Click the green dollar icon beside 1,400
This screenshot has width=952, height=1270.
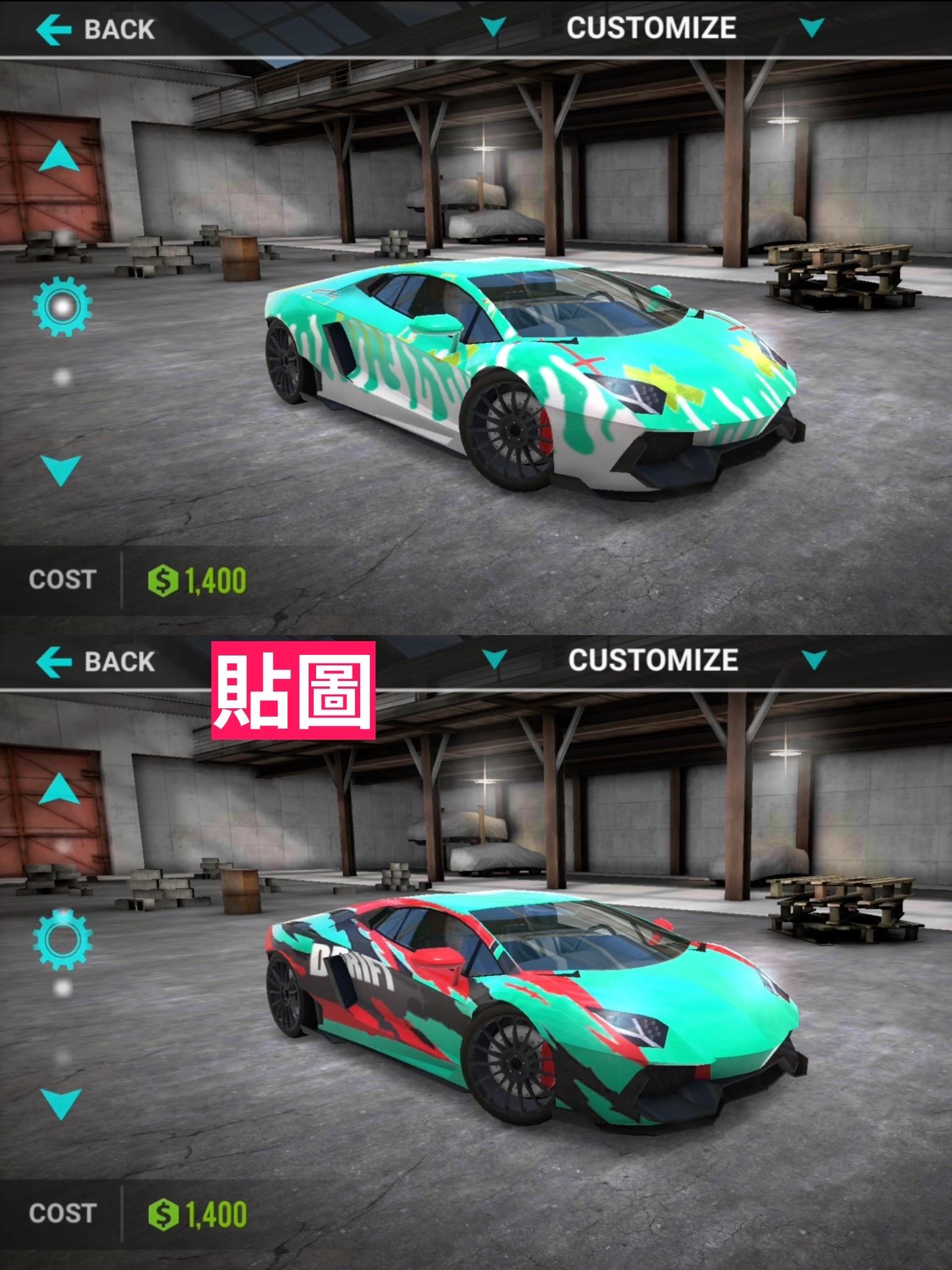pyautogui.click(x=162, y=579)
